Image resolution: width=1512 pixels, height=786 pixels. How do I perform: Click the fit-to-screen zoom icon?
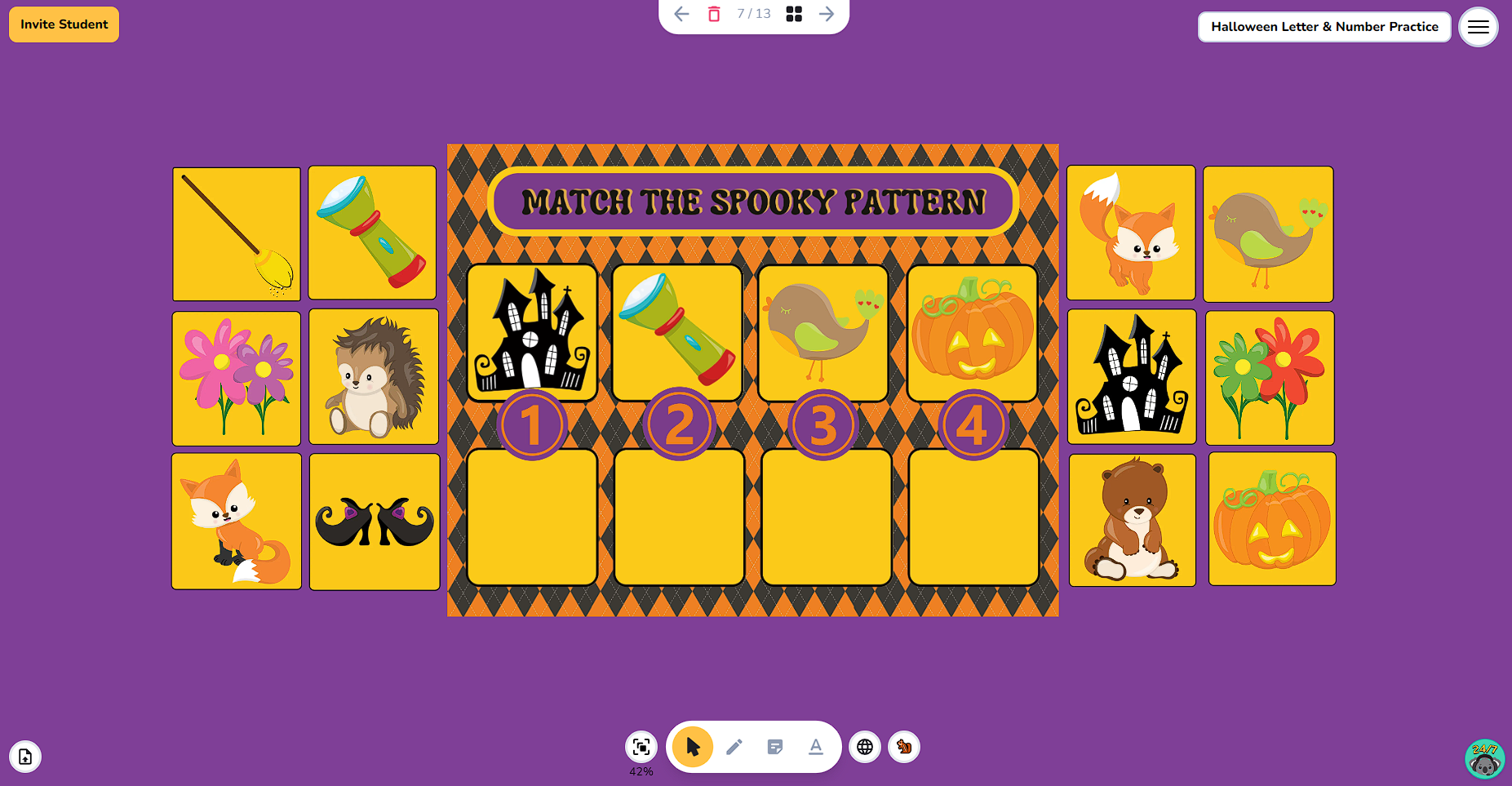pos(641,747)
